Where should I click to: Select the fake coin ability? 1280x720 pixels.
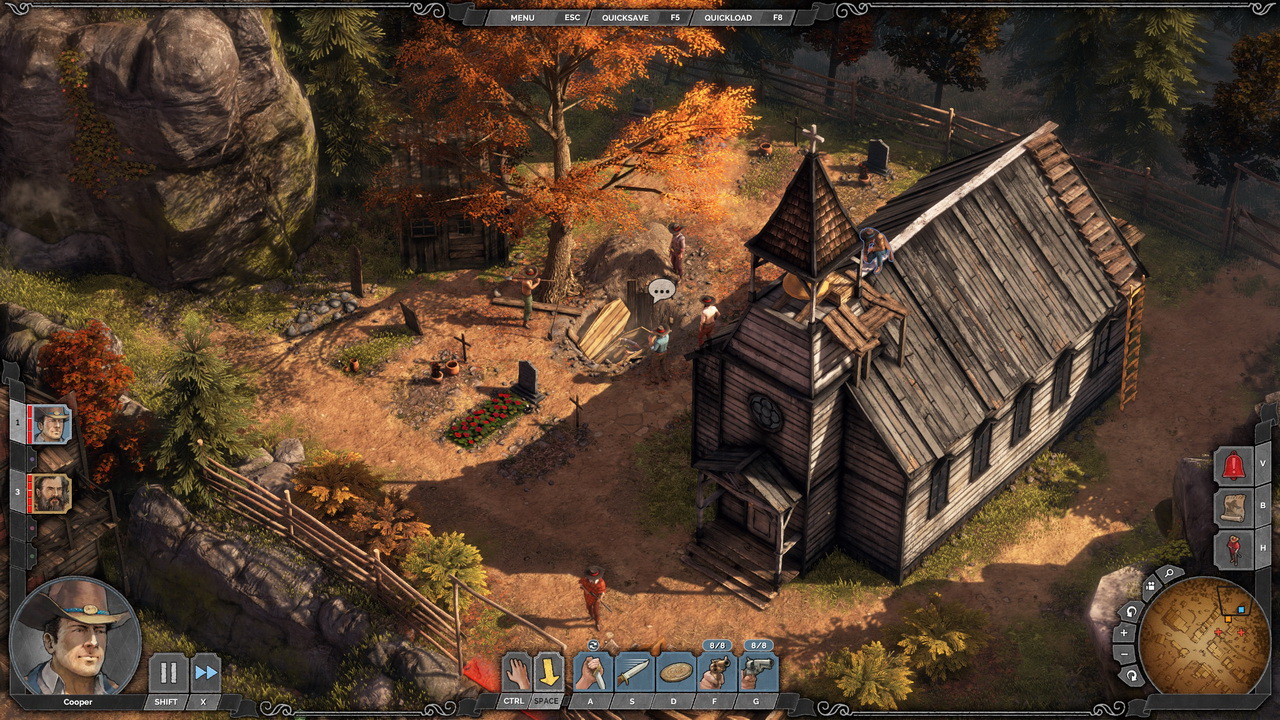676,672
